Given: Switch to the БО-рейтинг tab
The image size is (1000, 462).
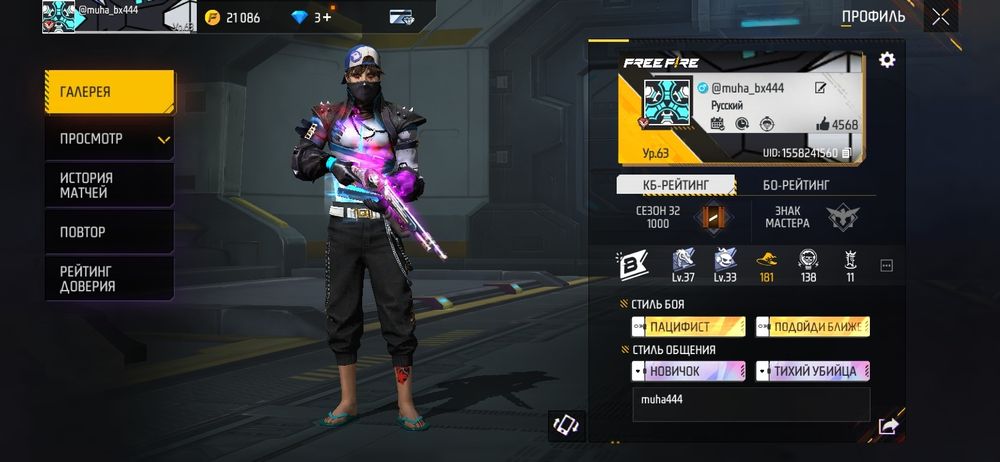Looking at the screenshot, I should (796, 185).
